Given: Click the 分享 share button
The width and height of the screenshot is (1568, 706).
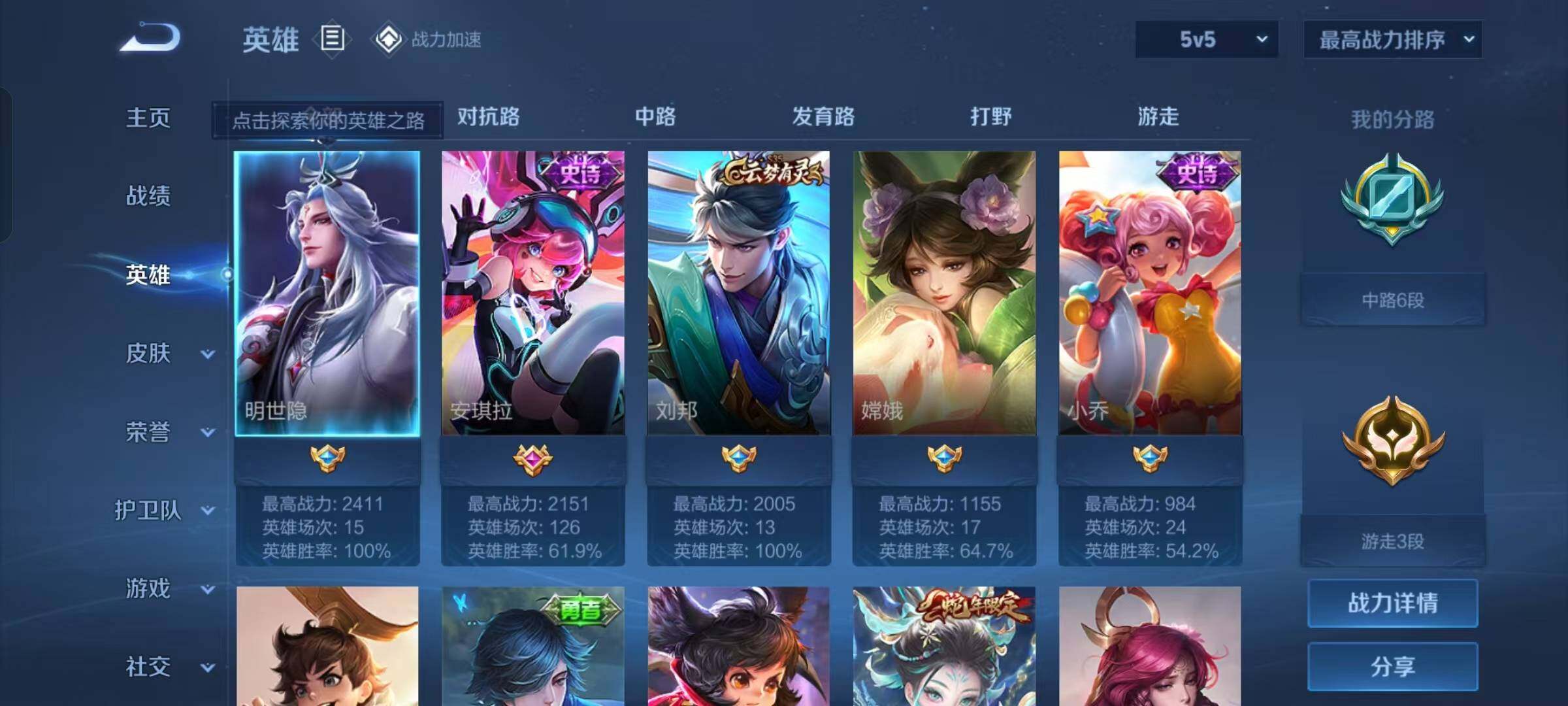Looking at the screenshot, I should pos(1392,666).
